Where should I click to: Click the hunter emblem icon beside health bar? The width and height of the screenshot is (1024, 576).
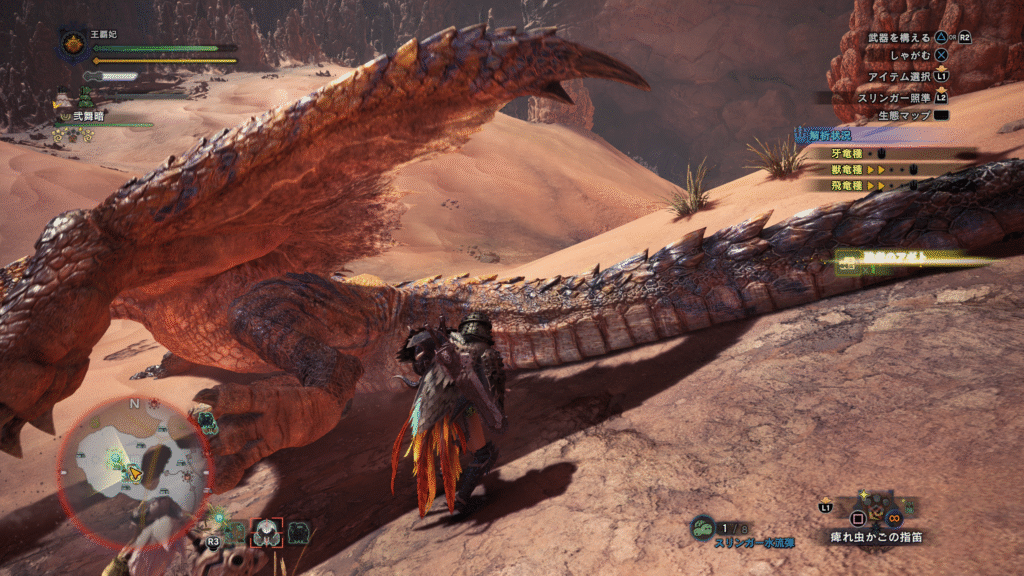(x=73, y=44)
